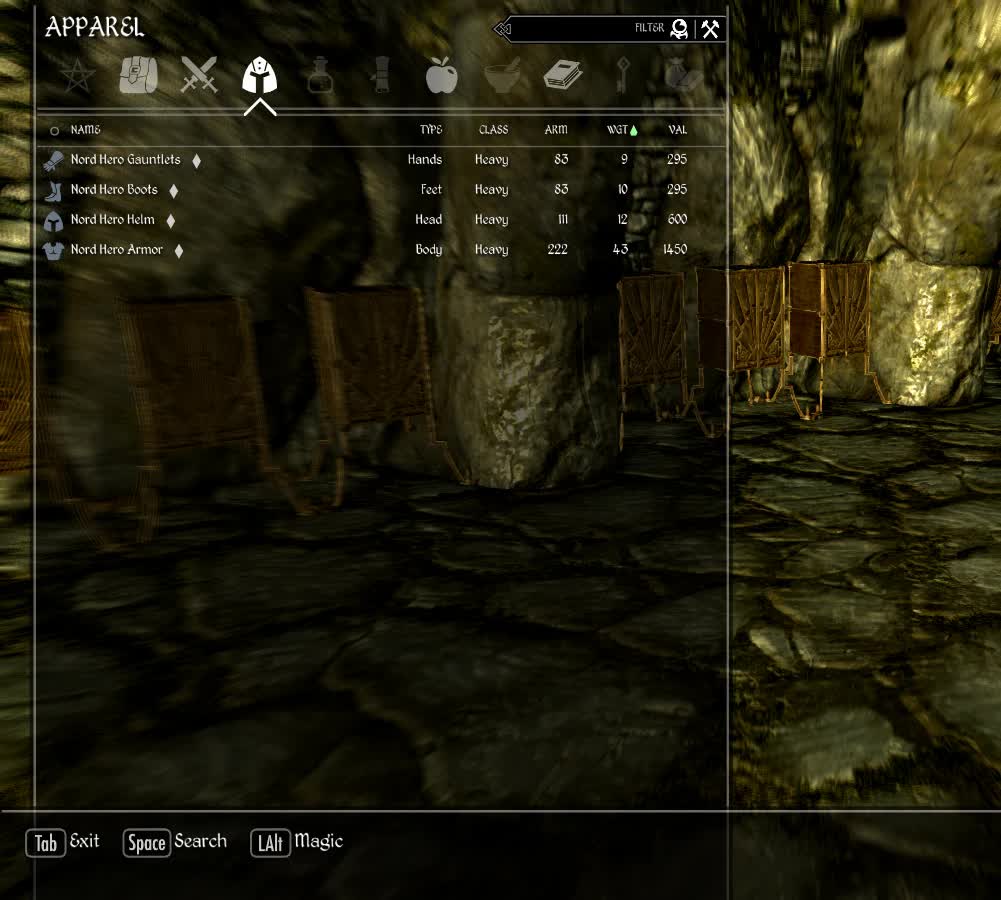Select the Nord Hero Armor row

116,250
